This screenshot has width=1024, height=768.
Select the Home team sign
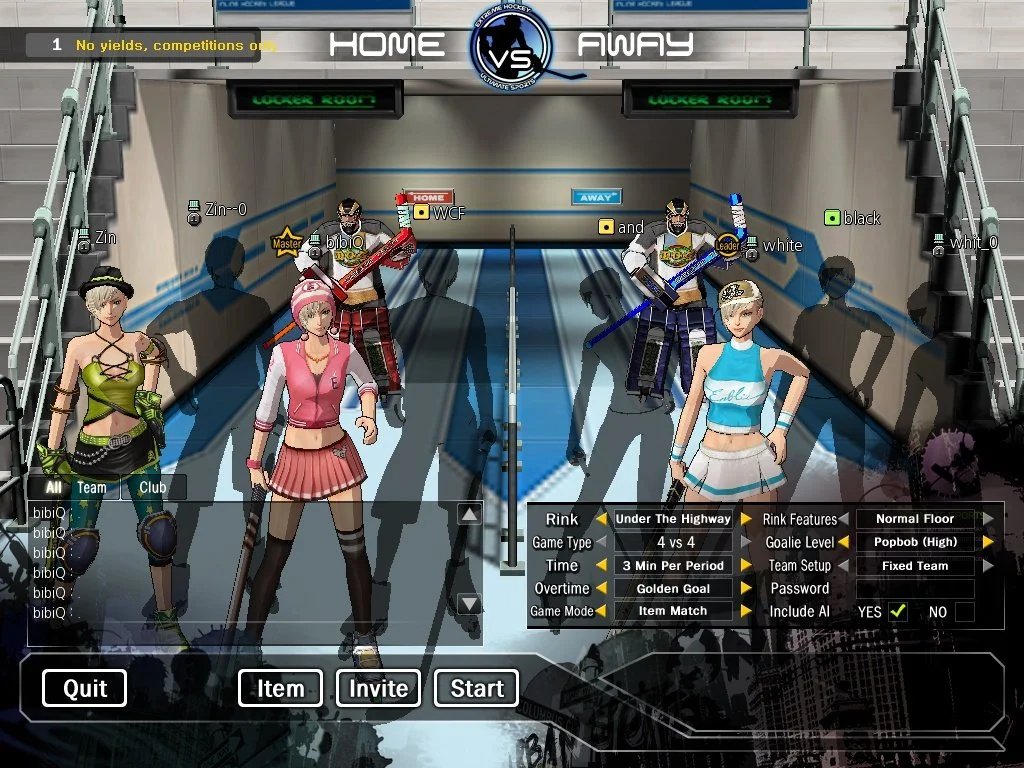click(428, 197)
